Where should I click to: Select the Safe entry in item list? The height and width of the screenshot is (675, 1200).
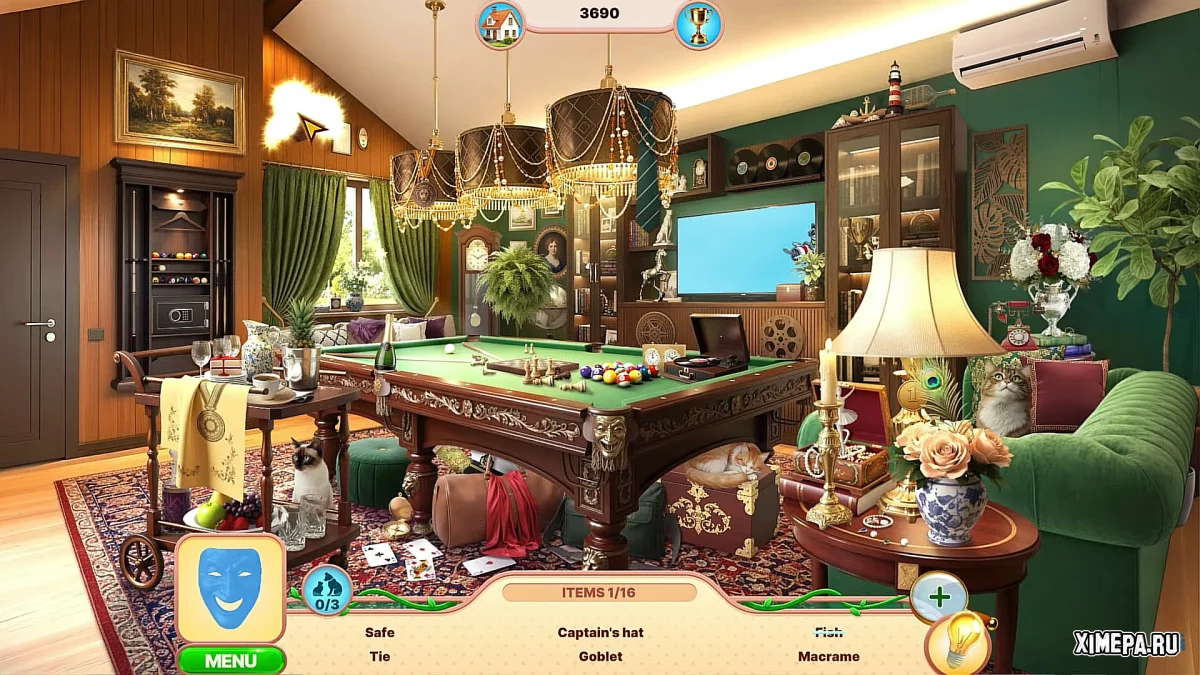coord(380,632)
